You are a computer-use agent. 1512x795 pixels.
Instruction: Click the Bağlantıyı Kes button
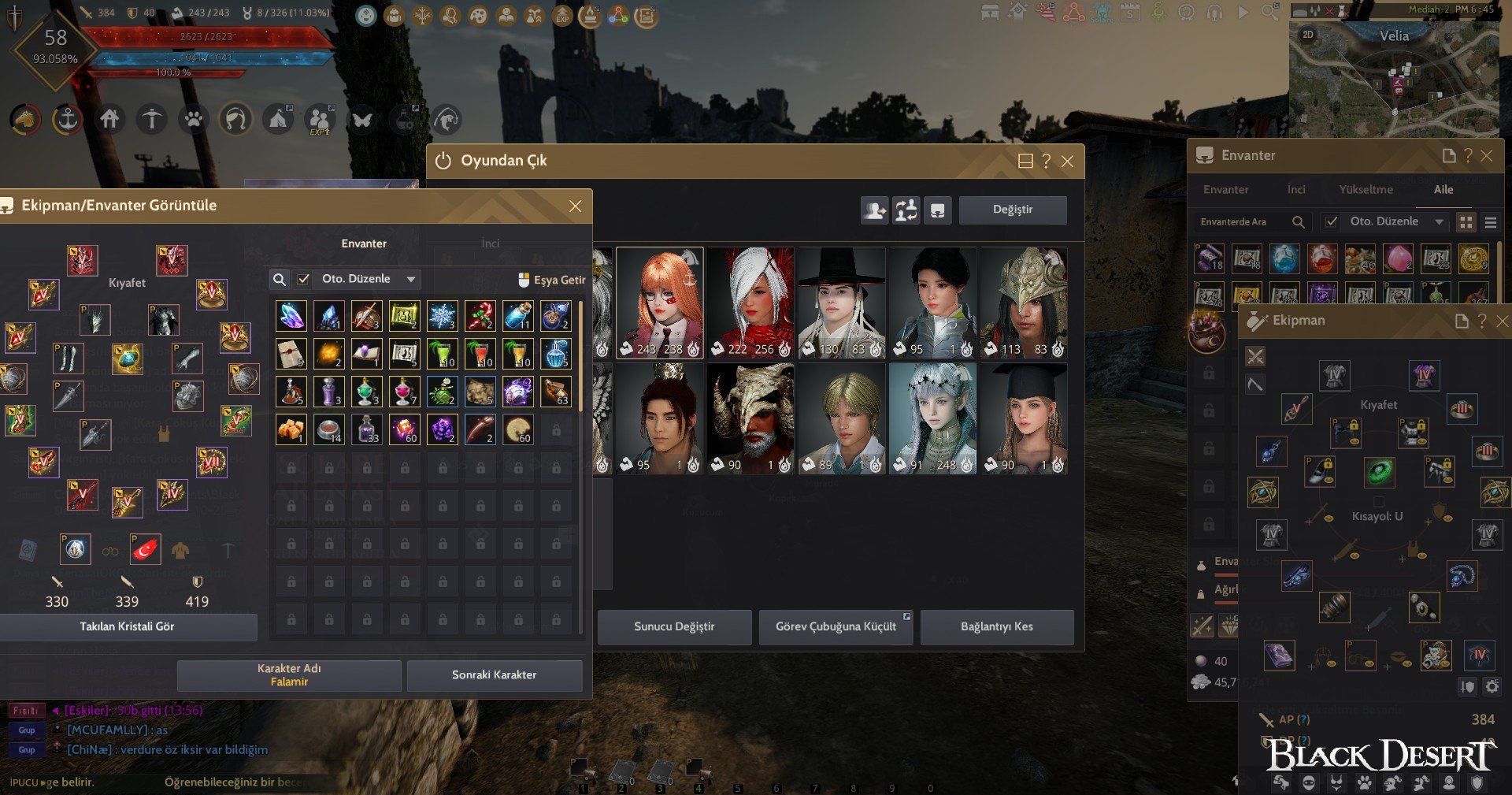[x=996, y=627]
